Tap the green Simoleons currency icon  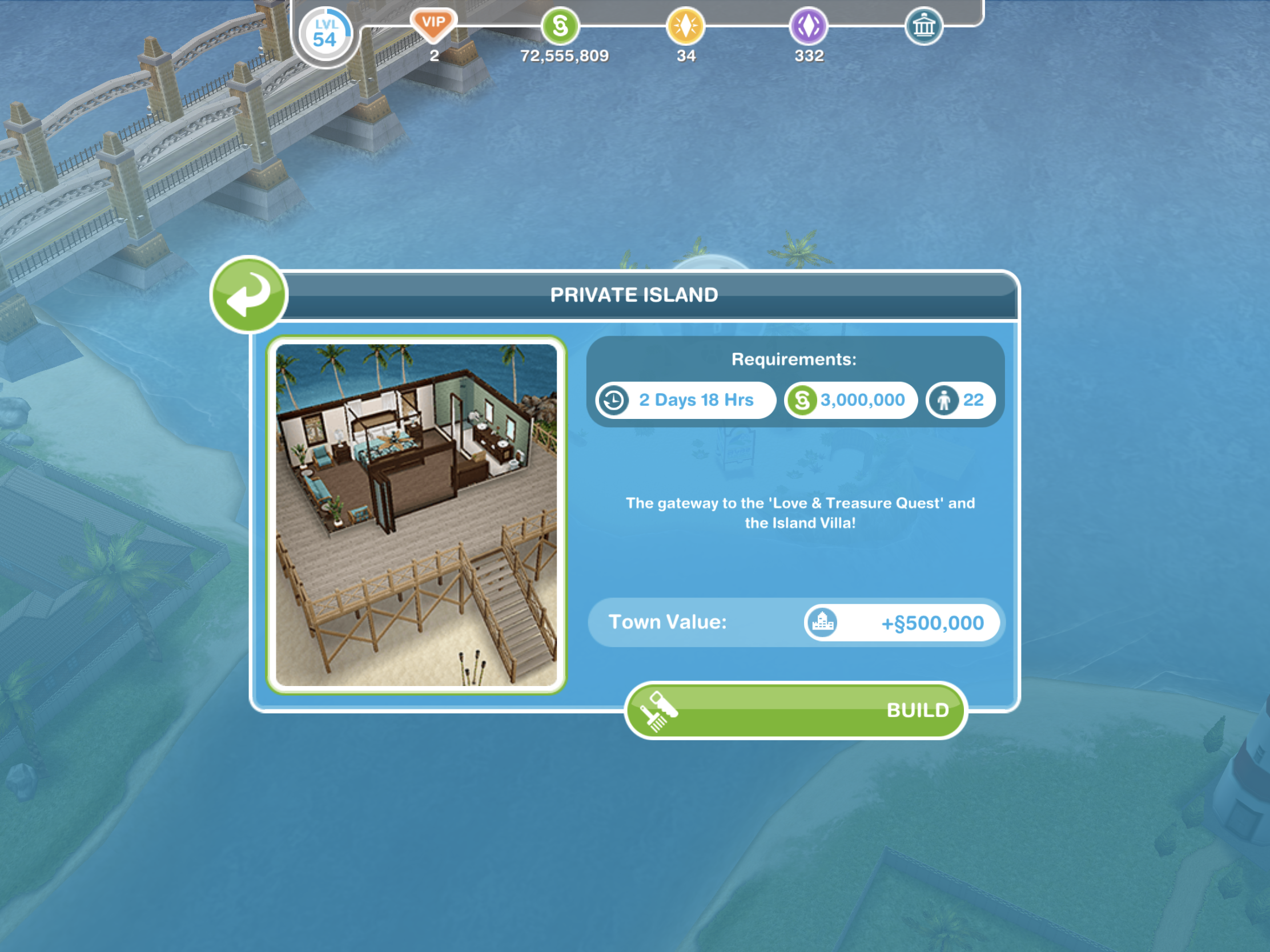560,26
